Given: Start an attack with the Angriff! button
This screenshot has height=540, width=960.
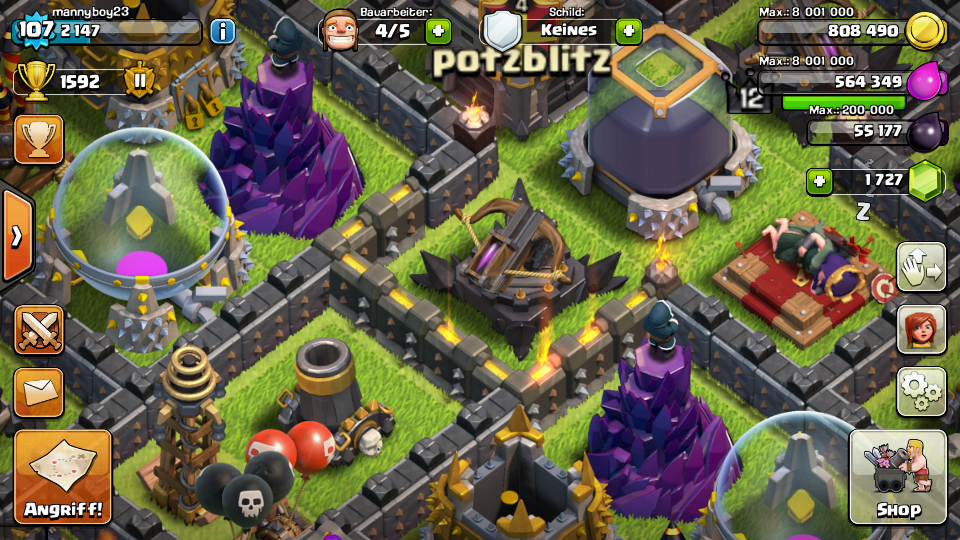Looking at the screenshot, I should click(x=63, y=477).
